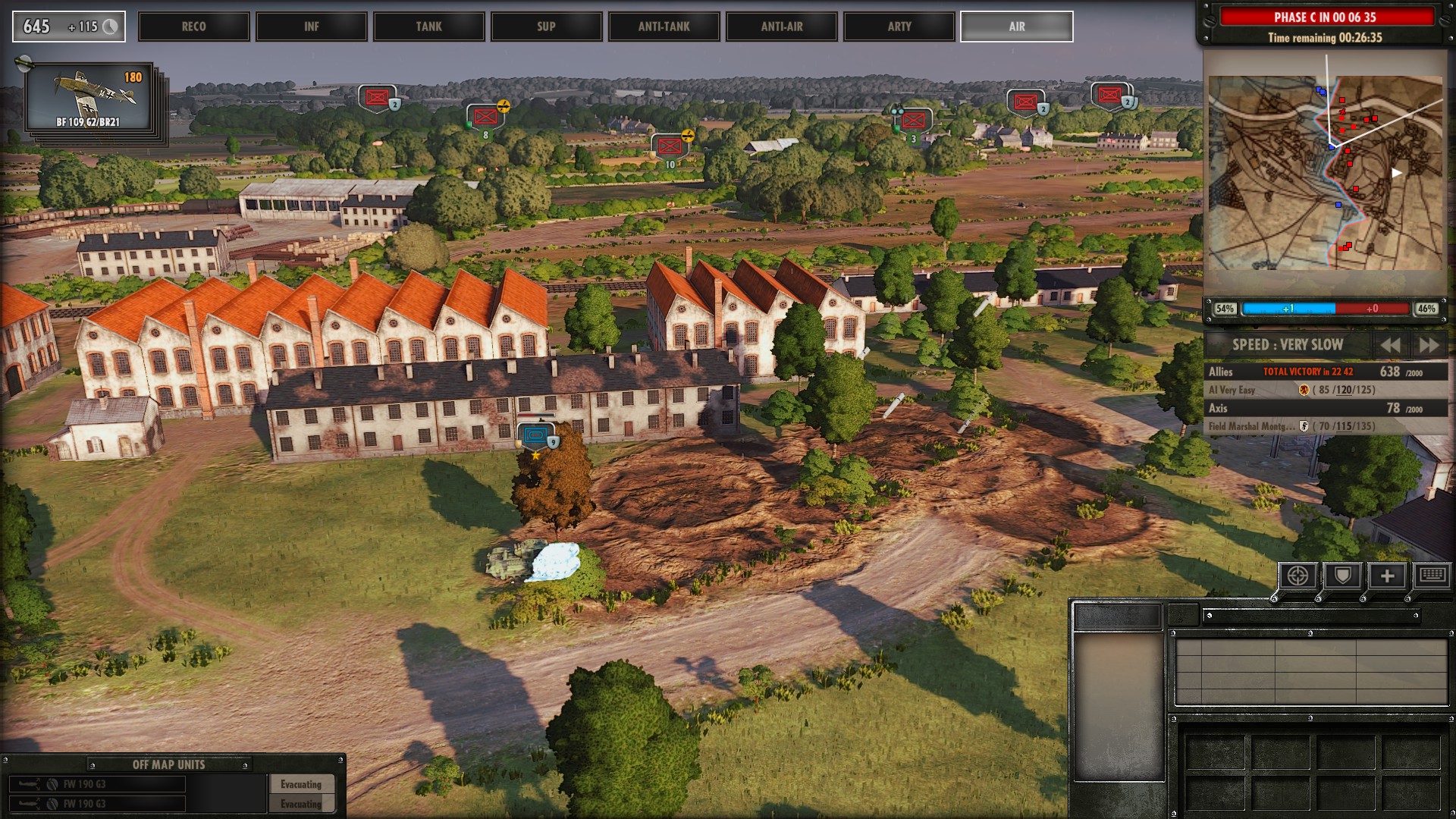Click the tactical minimap
1456x819 pixels.
tap(1325, 172)
